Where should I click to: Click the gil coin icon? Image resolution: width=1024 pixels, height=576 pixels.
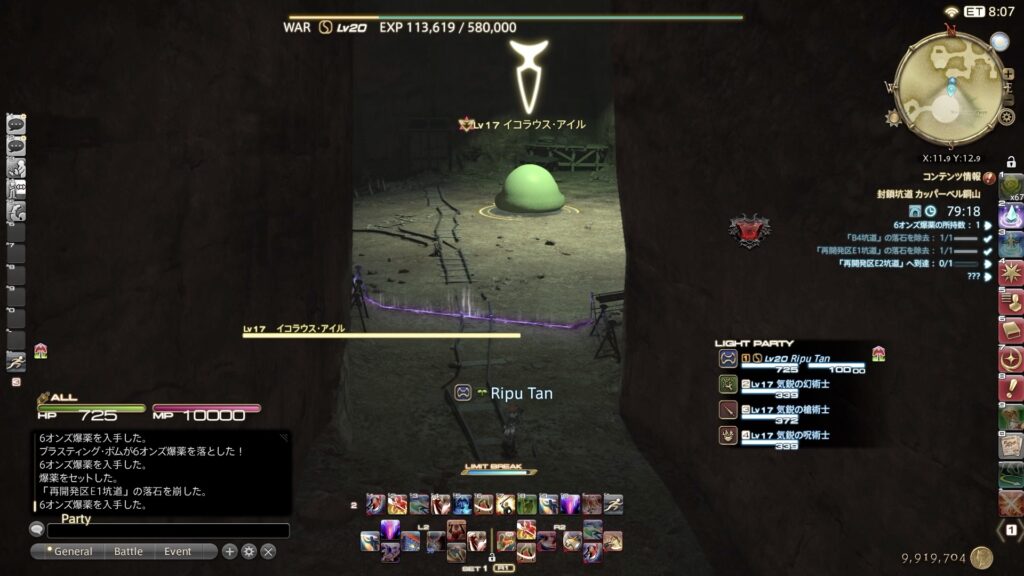981,558
